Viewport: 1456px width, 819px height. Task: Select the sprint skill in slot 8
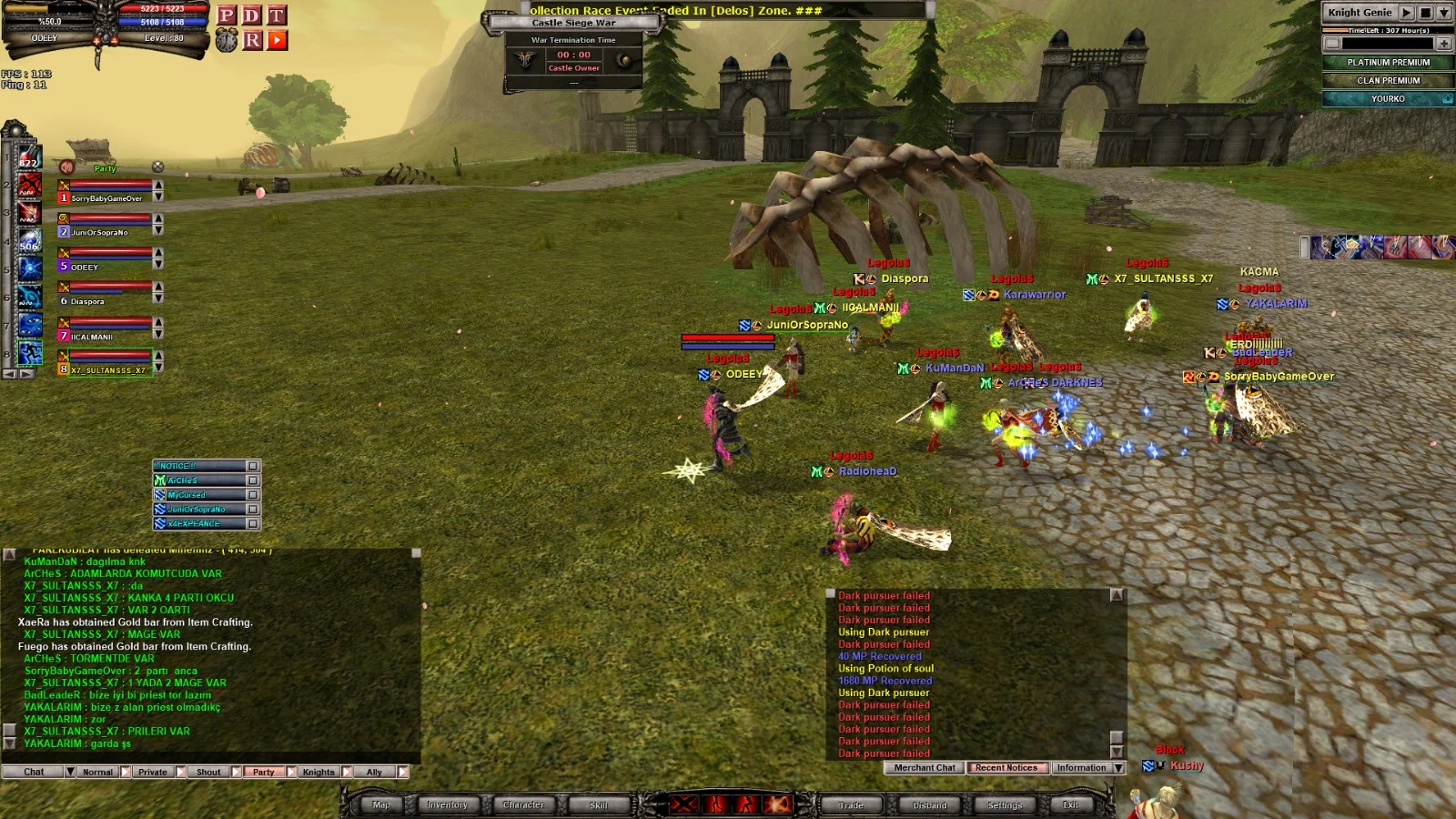pyautogui.click(x=31, y=351)
